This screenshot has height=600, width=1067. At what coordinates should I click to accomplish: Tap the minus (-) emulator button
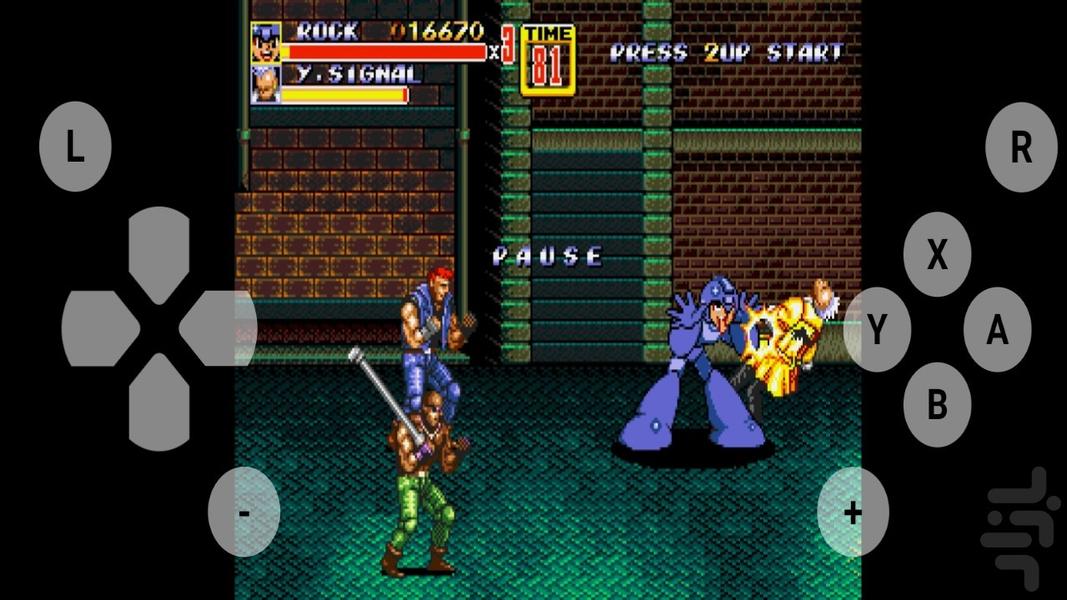(244, 512)
